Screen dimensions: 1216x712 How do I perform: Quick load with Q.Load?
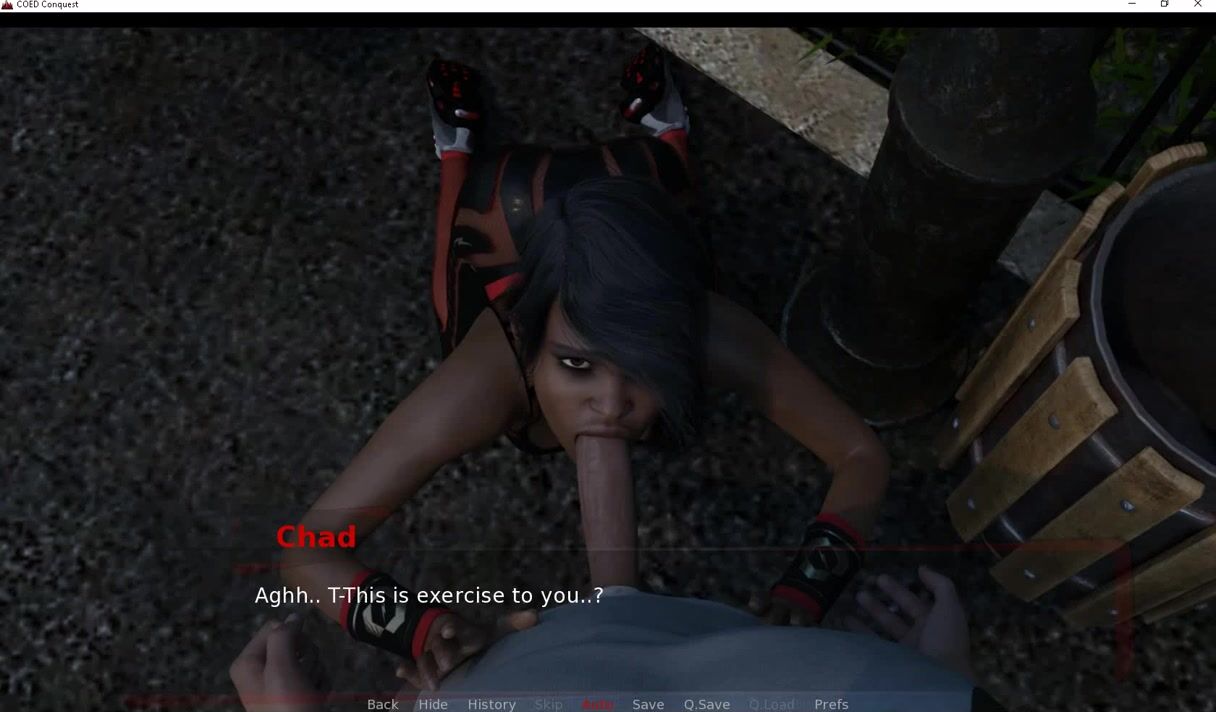pyautogui.click(x=771, y=704)
